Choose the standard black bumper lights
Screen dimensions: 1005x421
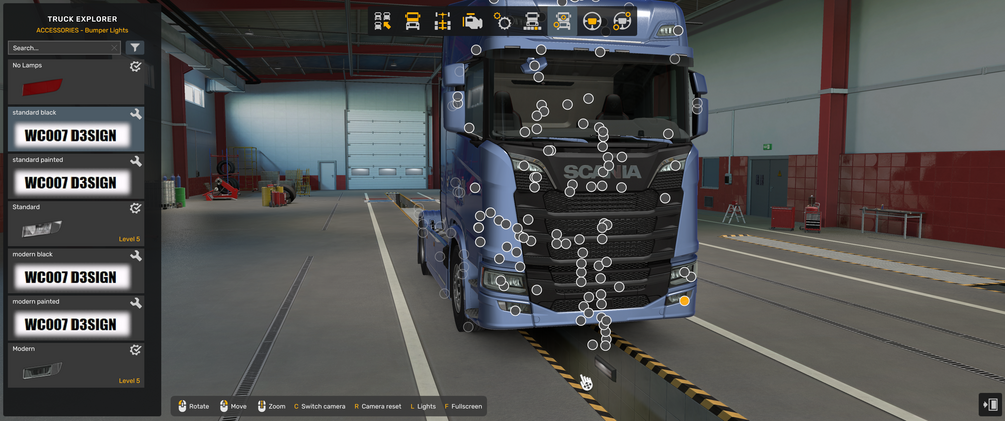point(76,129)
